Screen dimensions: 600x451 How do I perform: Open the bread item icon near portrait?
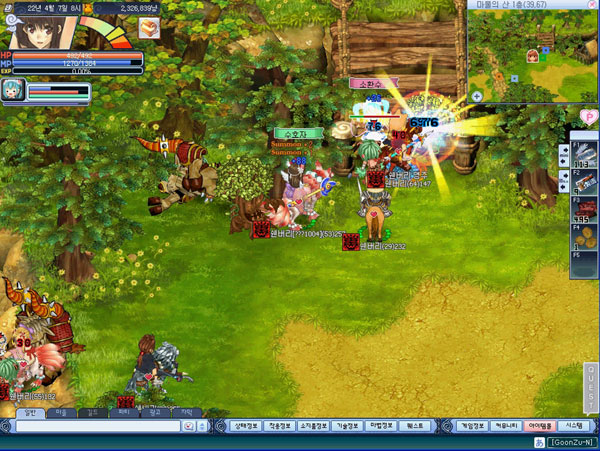pyautogui.click(x=150, y=29)
